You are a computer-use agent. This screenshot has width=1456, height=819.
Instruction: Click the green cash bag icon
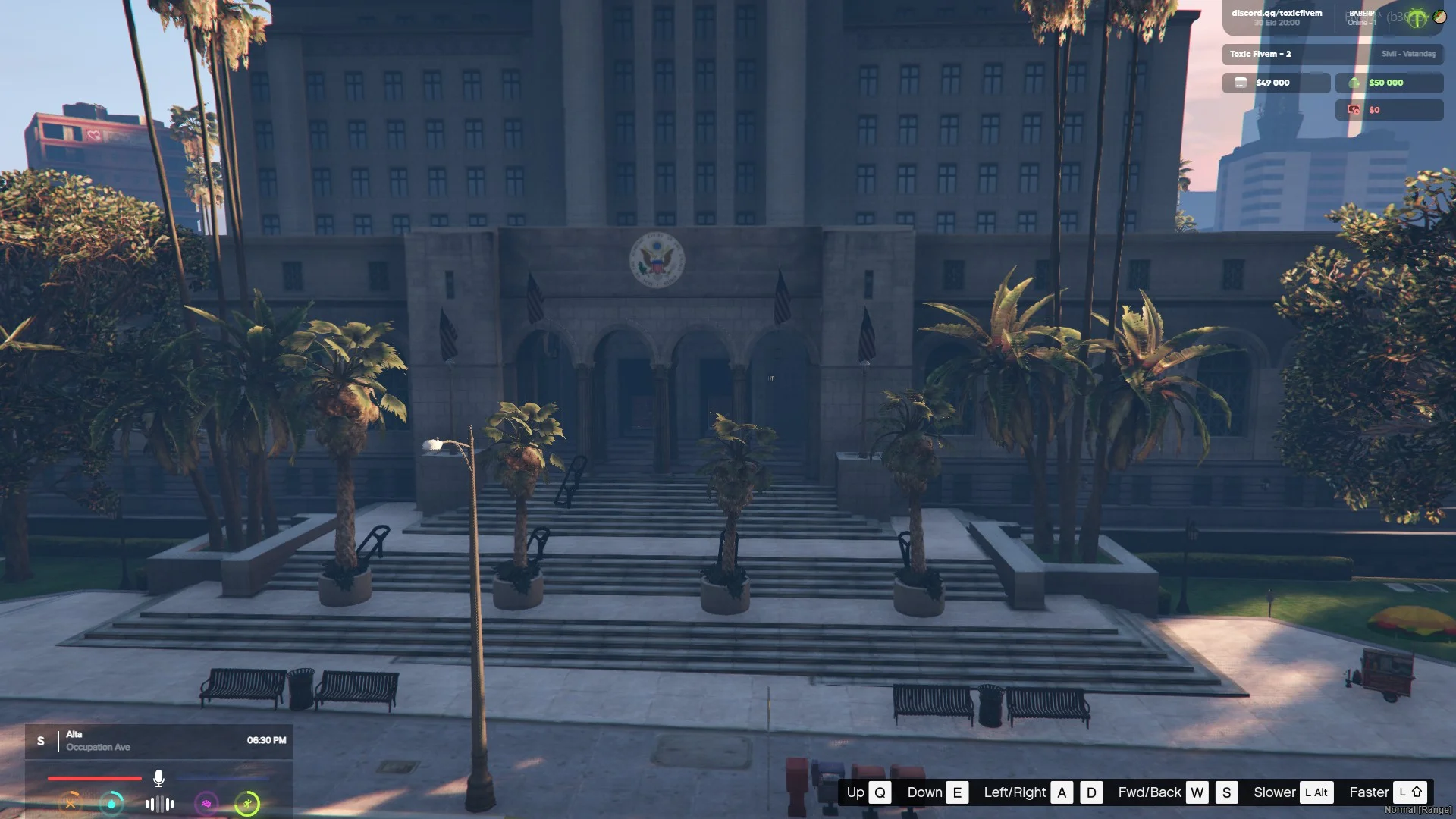point(1354,83)
